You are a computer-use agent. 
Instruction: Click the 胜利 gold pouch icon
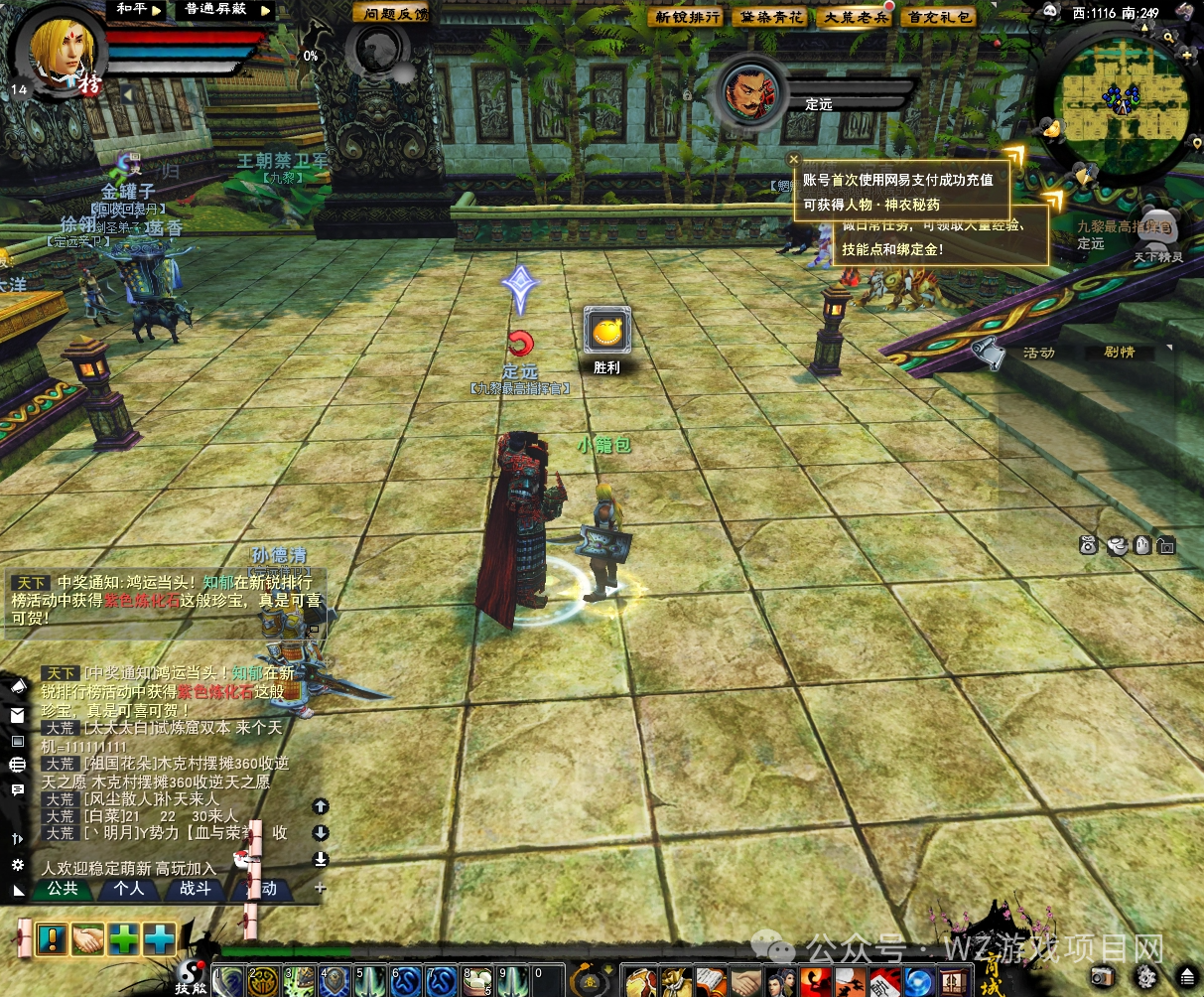coord(607,331)
